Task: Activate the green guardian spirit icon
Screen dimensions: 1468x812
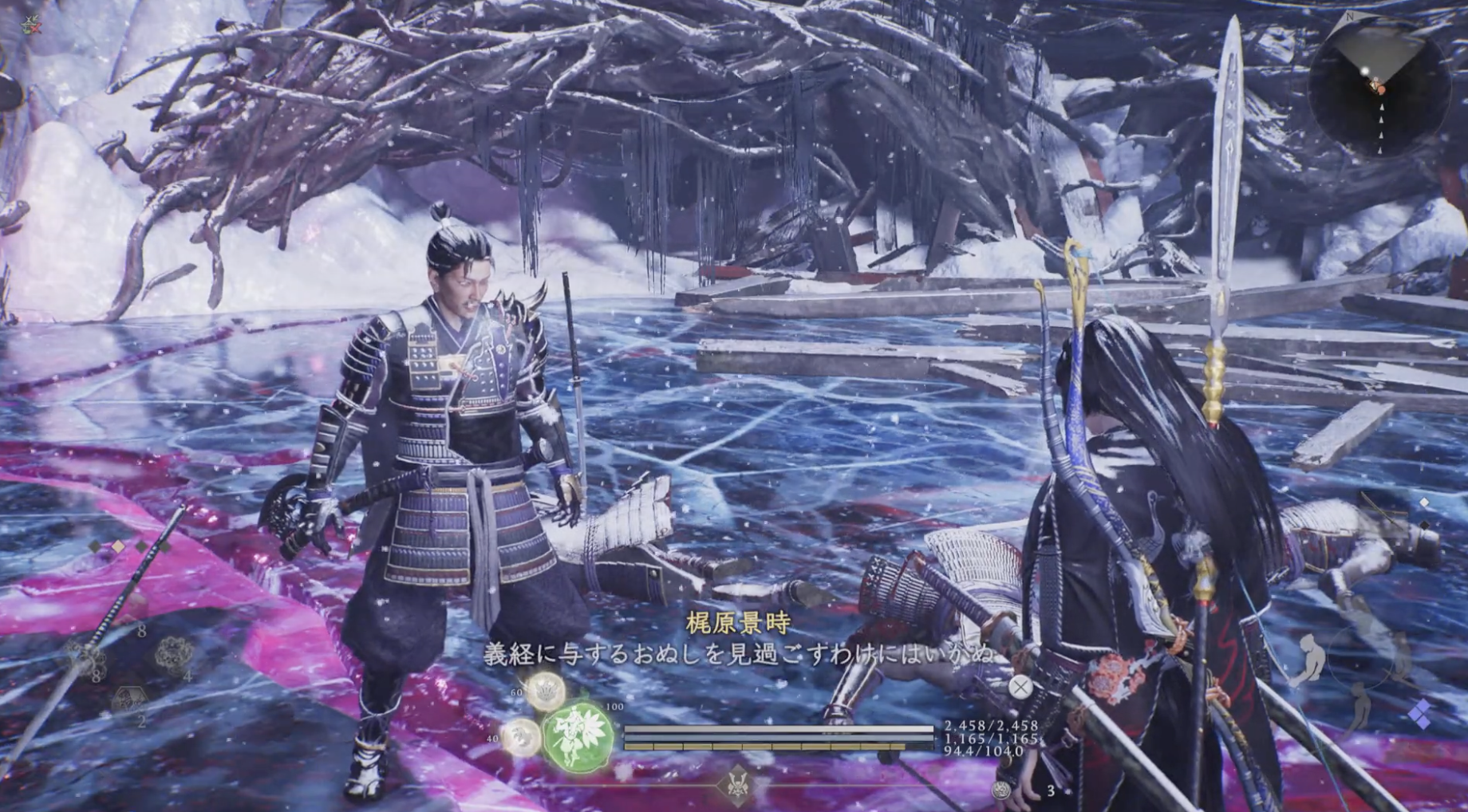Action: [578, 735]
